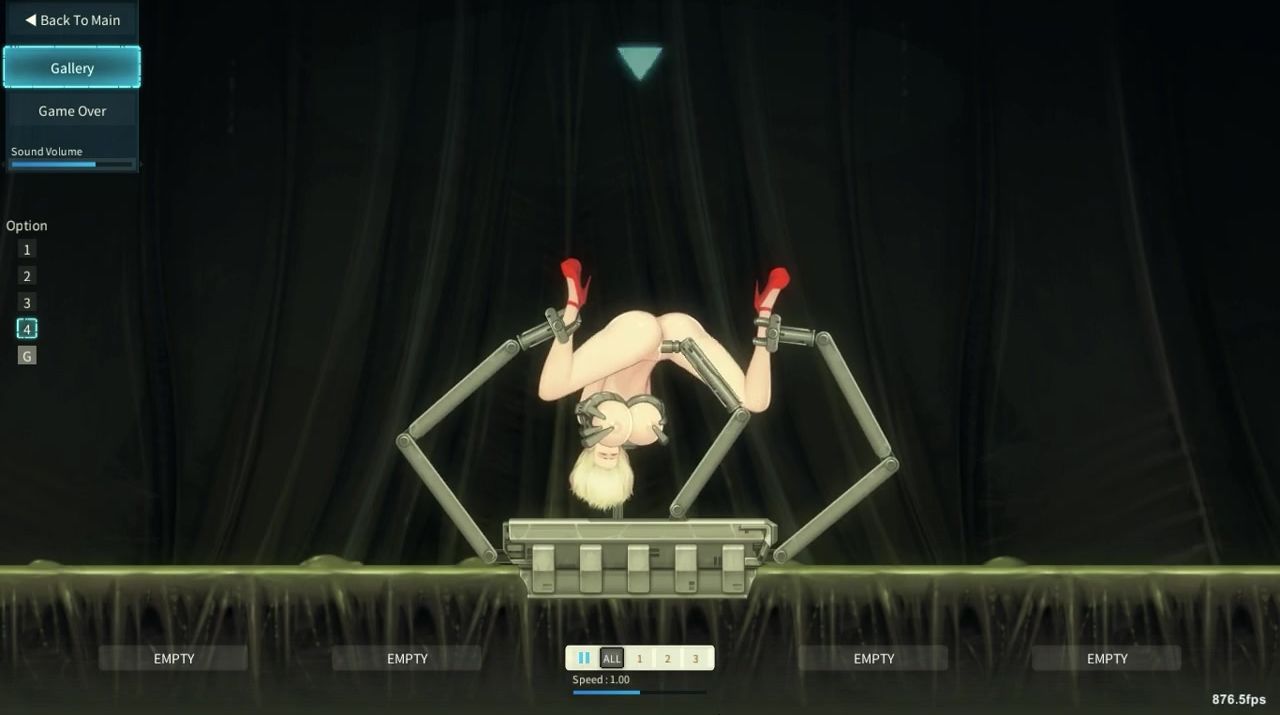The height and width of the screenshot is (715, 1280).
Task: Choose segment 3 in the playback bar
Action: coord(696,658)
